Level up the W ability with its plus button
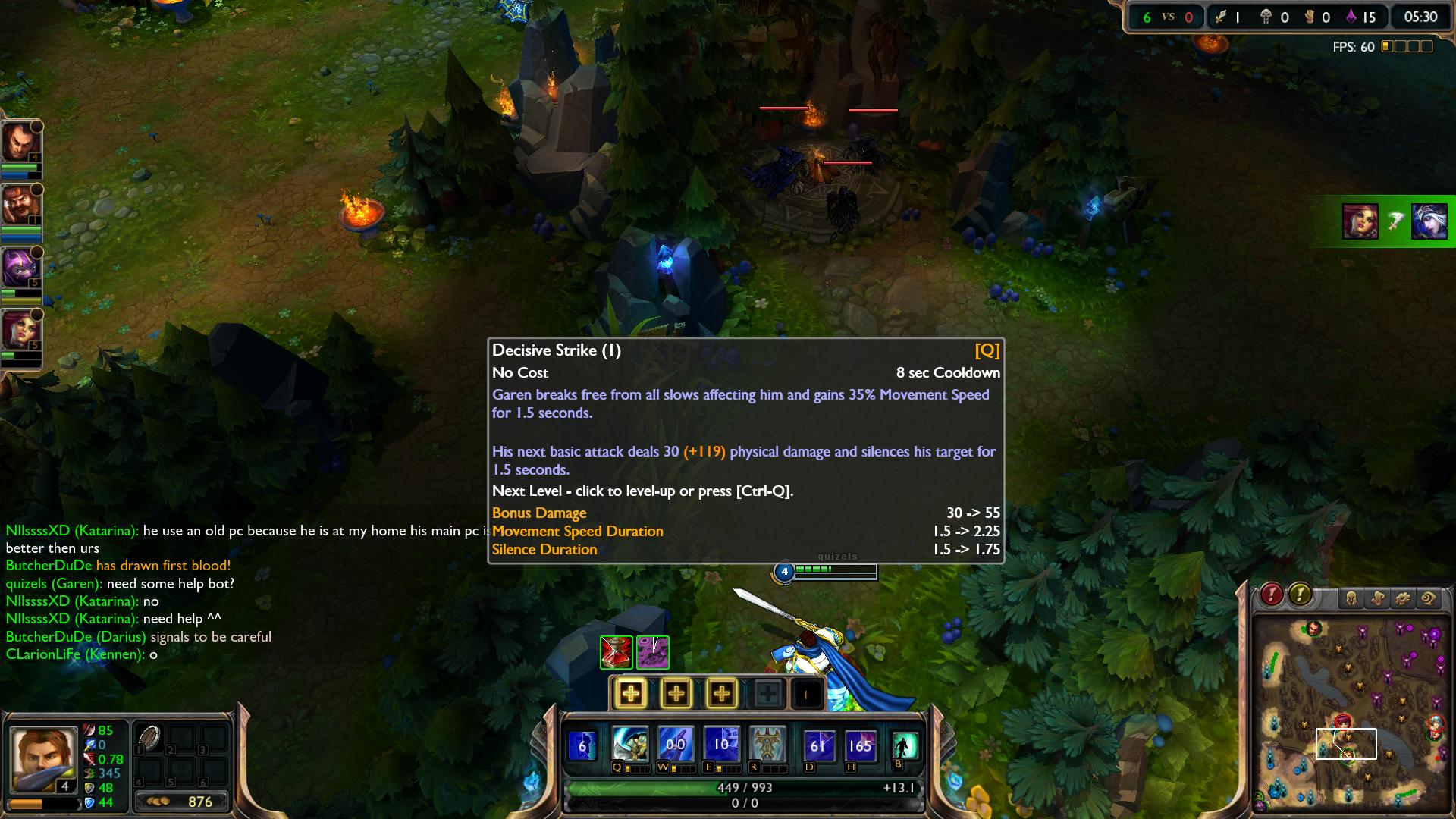This screenshot has width=1456, height=819. point(676,693)
